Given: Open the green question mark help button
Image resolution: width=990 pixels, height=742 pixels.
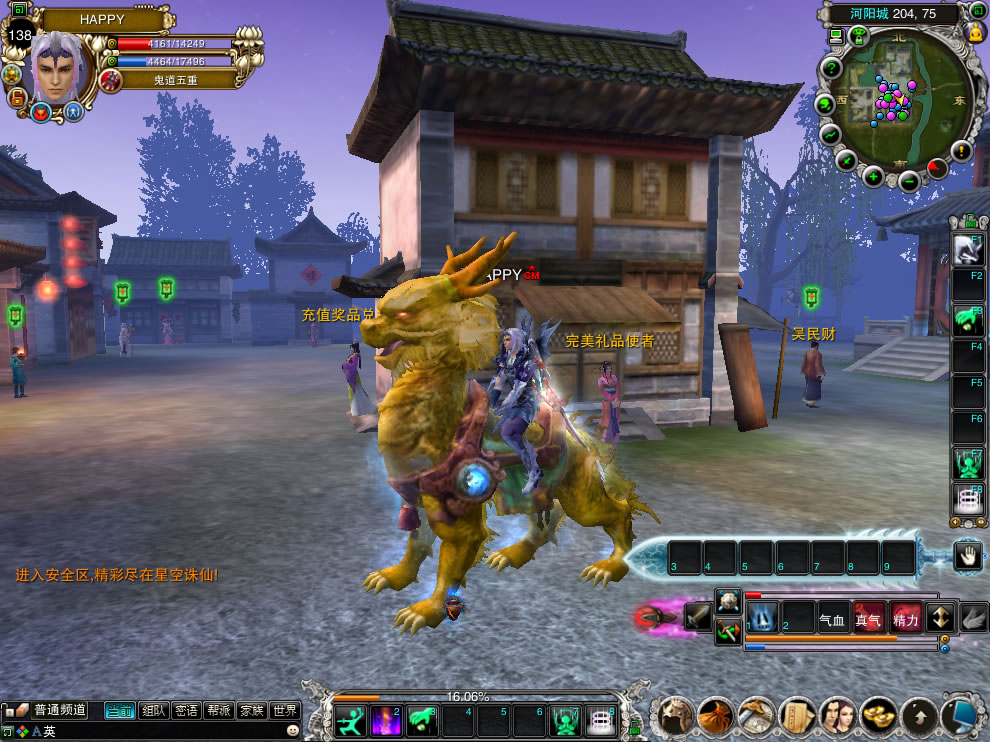Looking at the screenshot, I should pos(830,69).
